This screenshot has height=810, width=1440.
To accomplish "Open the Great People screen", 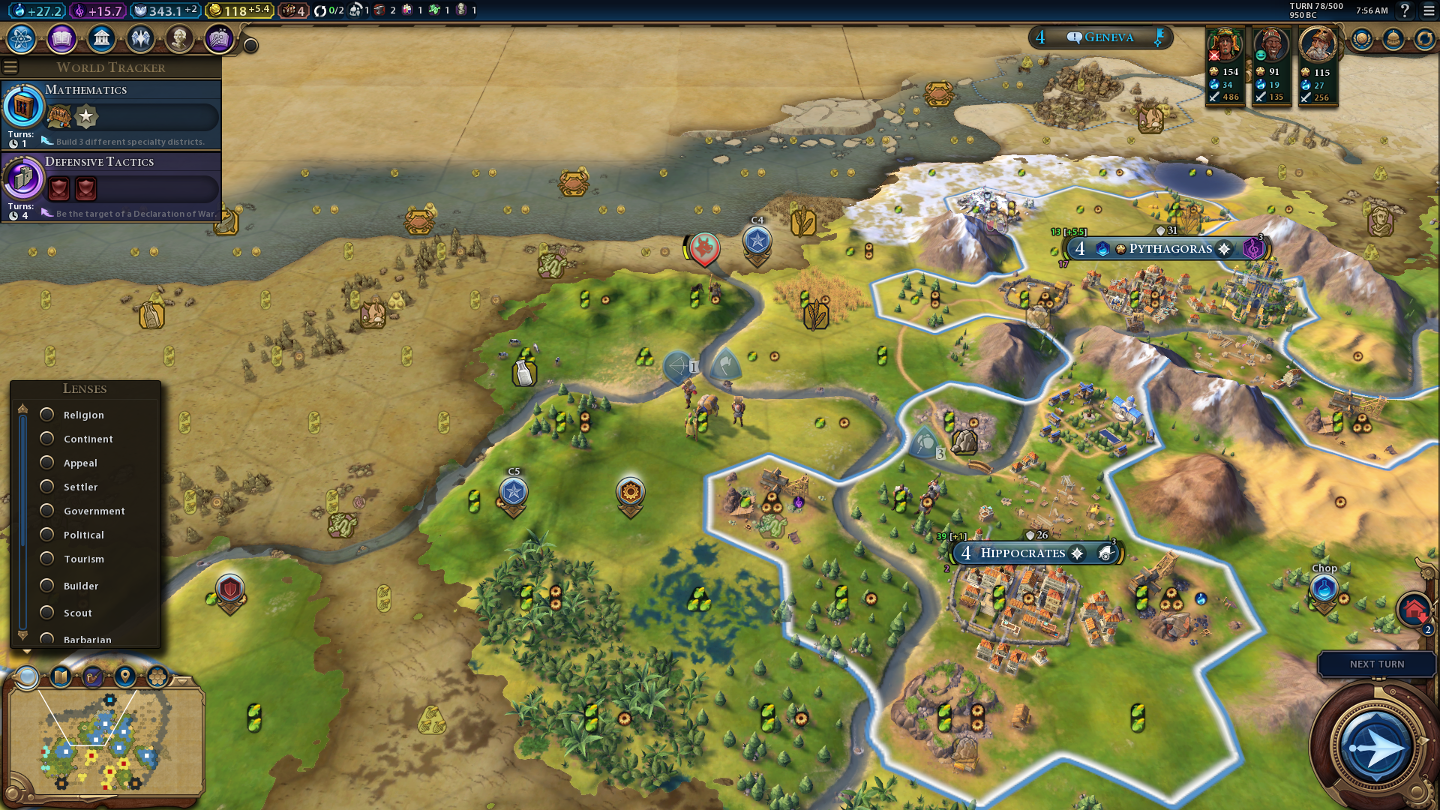I will pyautogui.click(x=180, y=39).
